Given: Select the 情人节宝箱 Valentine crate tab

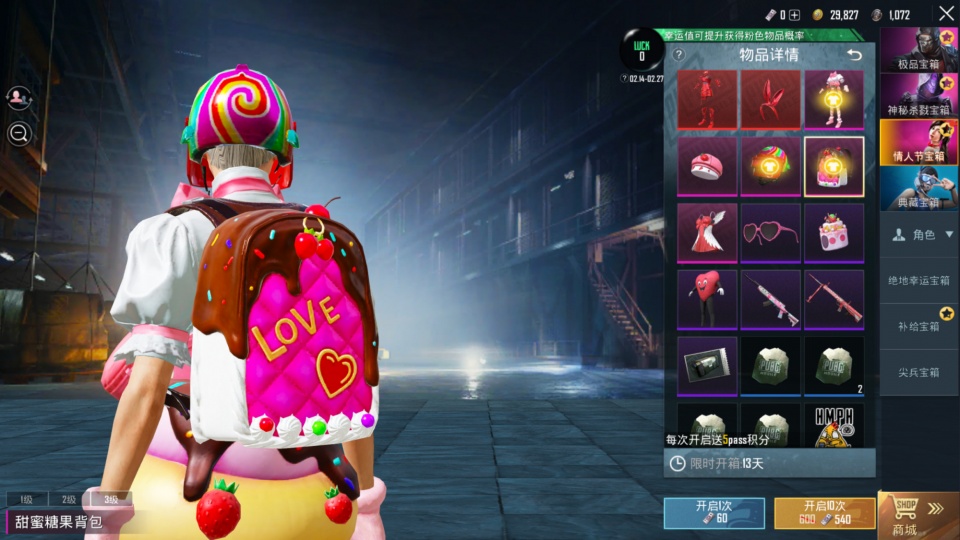Looking at the screenshot, I should pyautogui.click(x=918, y=142).
